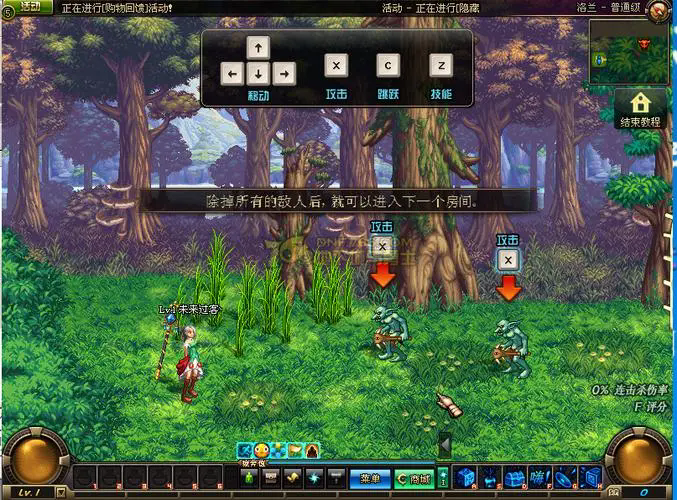This screenshot has height=500, width=677.
Task: Select the dark hooded figure icon
Action: [313, 451]
